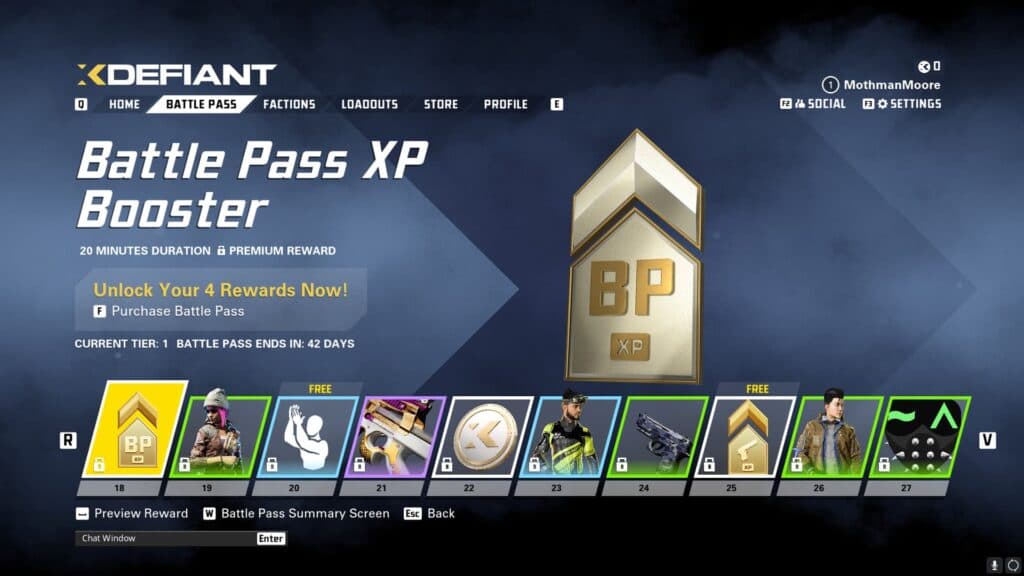Open the Social menu
Viewport: 1024px width, 576px height.
click(820, 104)
